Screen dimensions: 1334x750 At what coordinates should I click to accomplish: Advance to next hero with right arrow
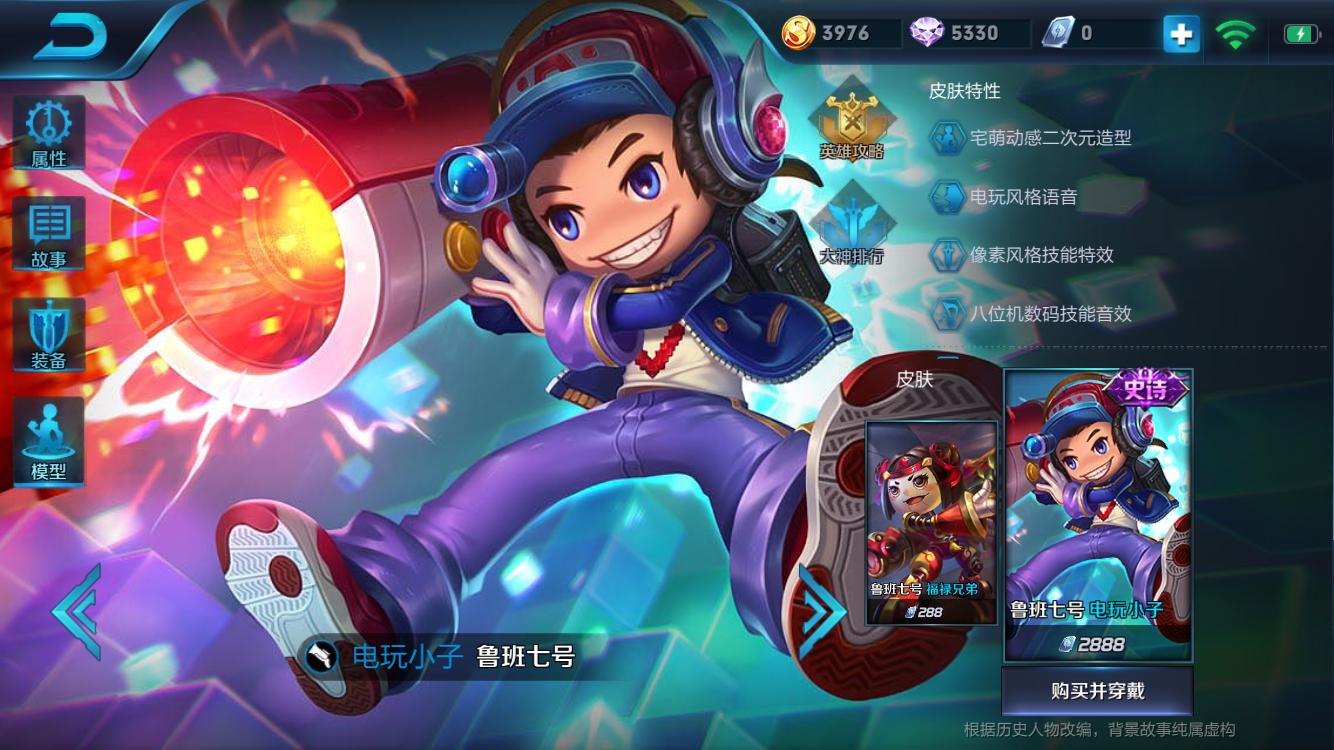[823, 611]
